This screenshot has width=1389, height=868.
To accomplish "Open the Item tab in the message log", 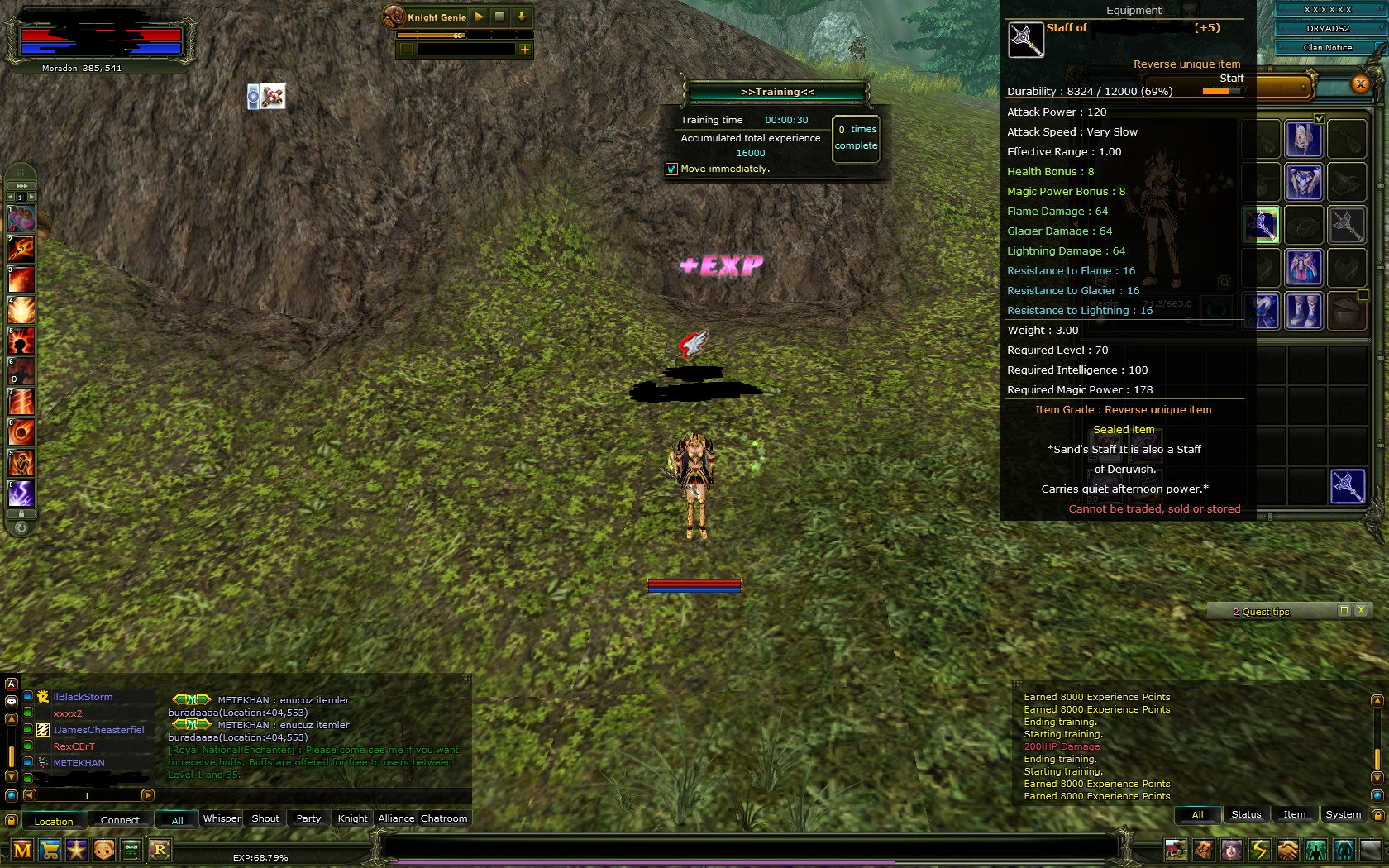I will pos(1294,814).
